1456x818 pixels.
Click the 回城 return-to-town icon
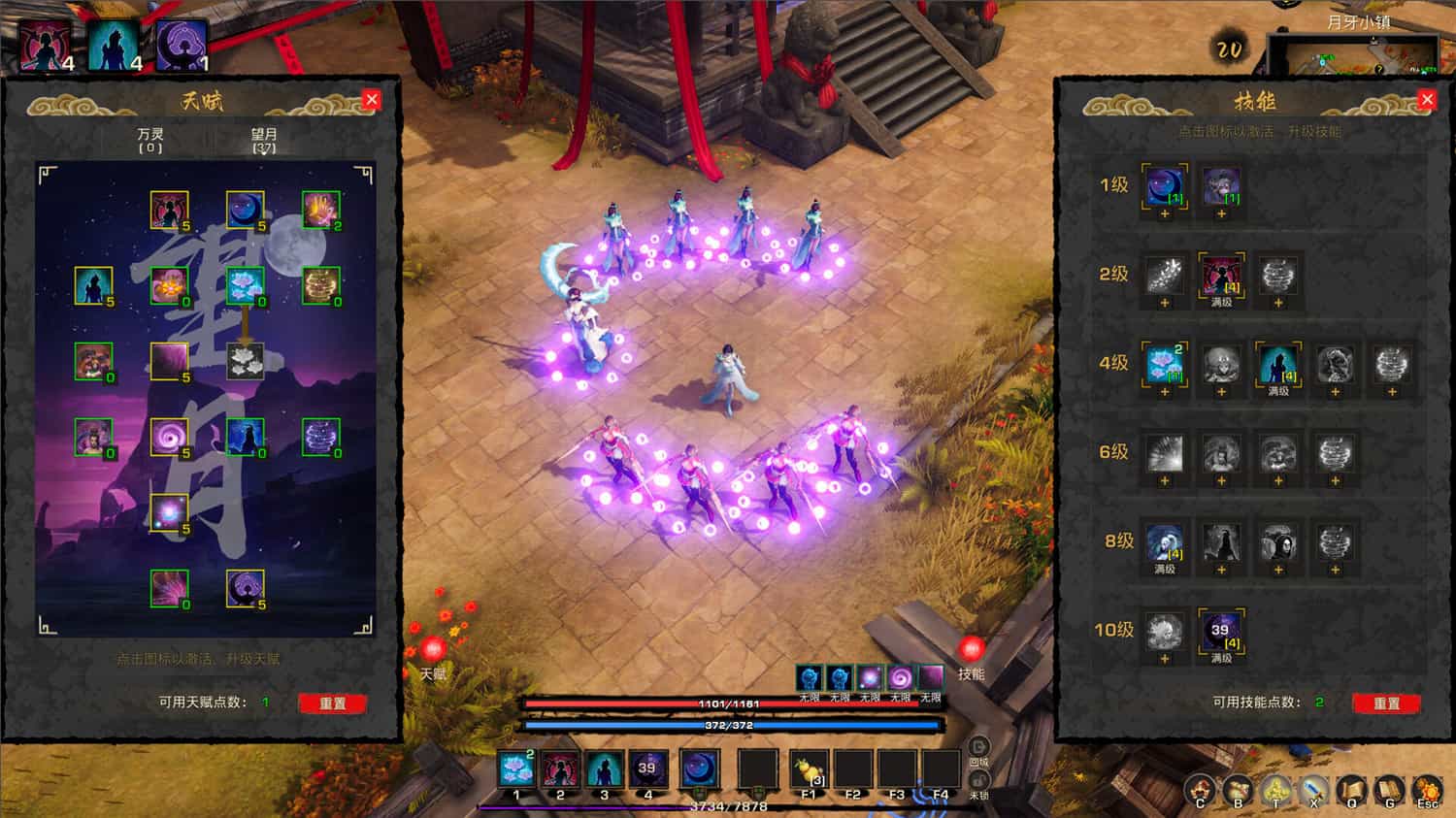pos(977,747)
